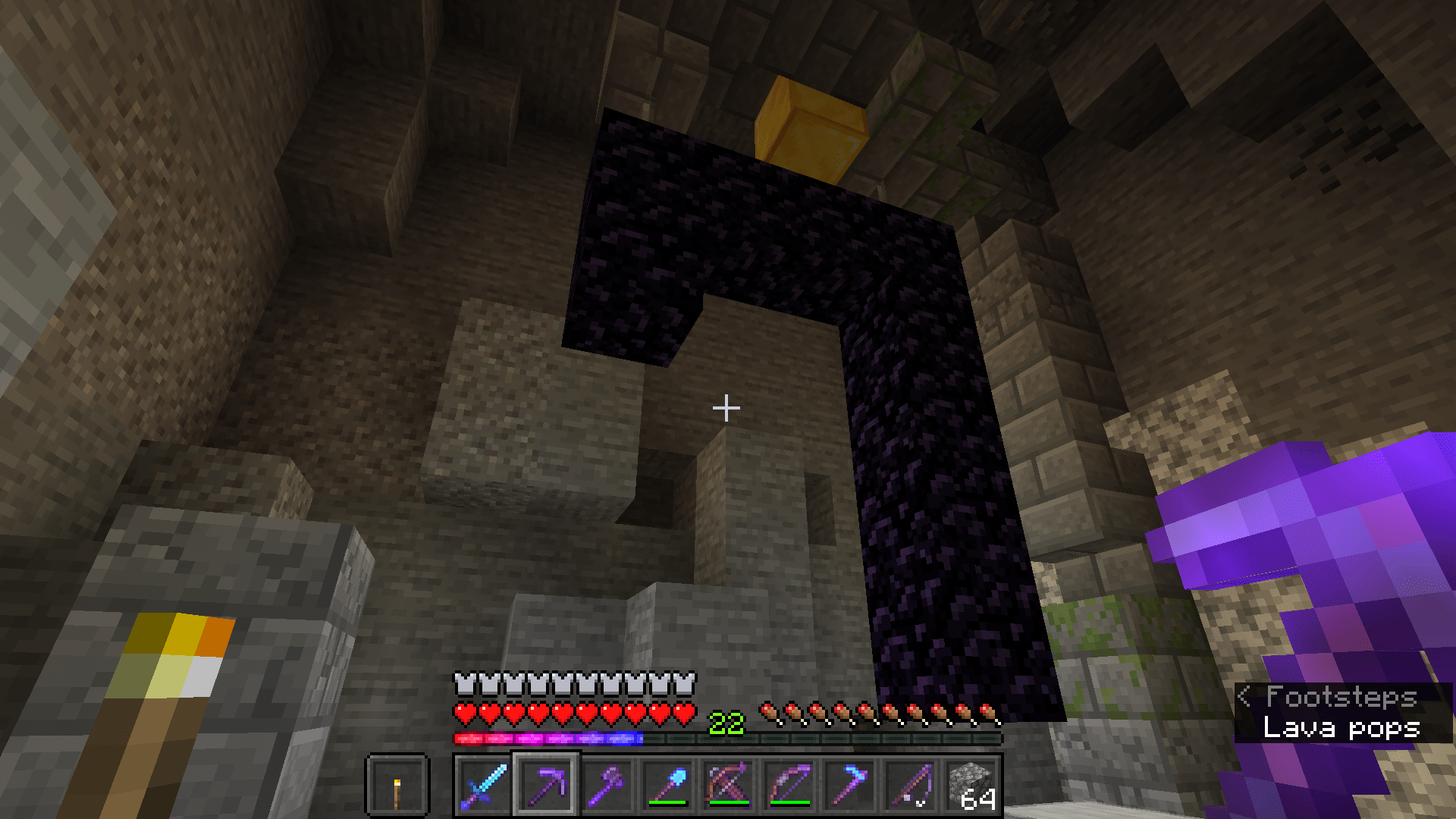Click the crosshair at screen center
Screen dimensions: 1456x819
click(726, 408)
